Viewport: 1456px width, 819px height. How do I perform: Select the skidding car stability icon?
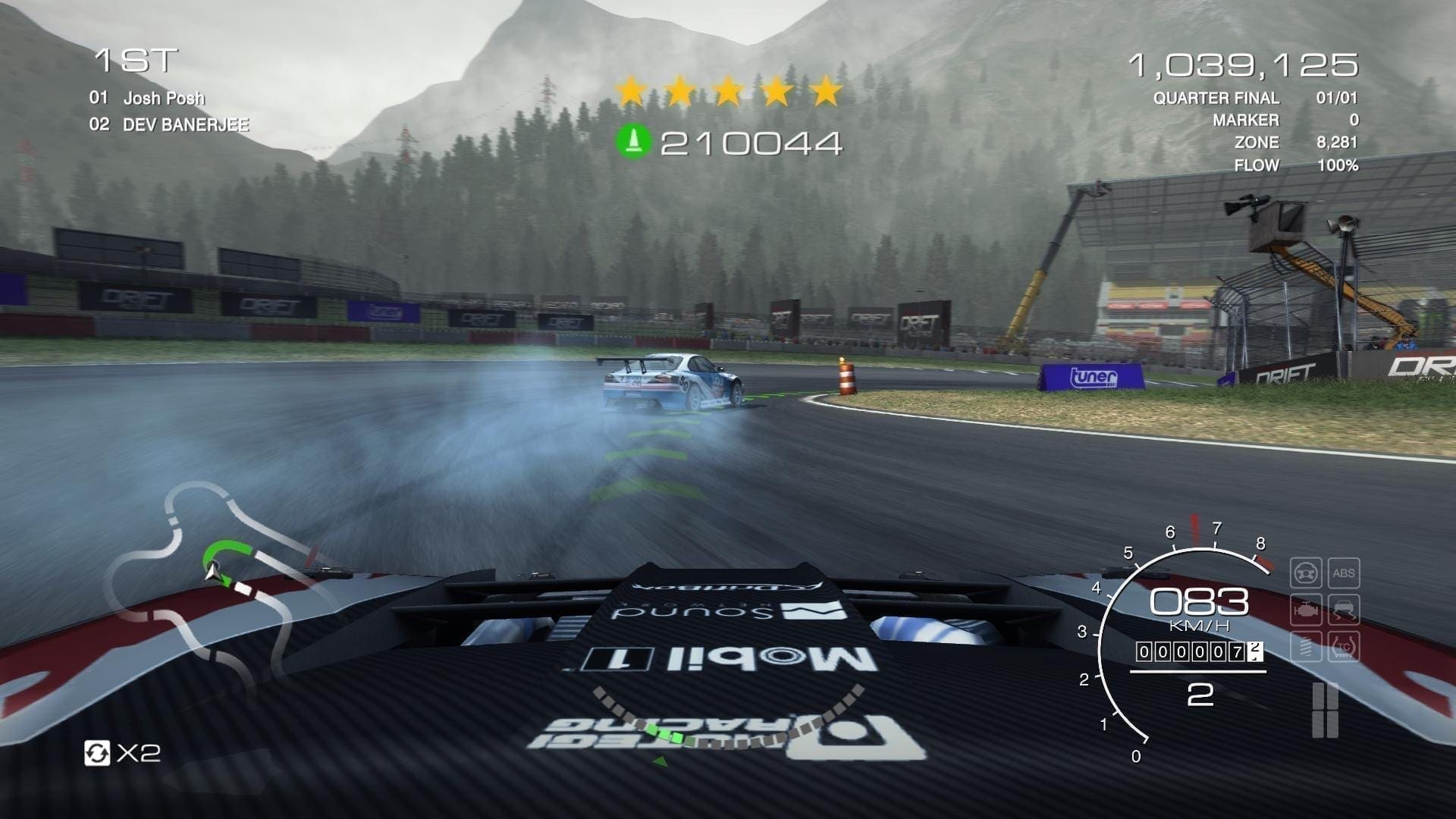click(x=1343, y=610)
